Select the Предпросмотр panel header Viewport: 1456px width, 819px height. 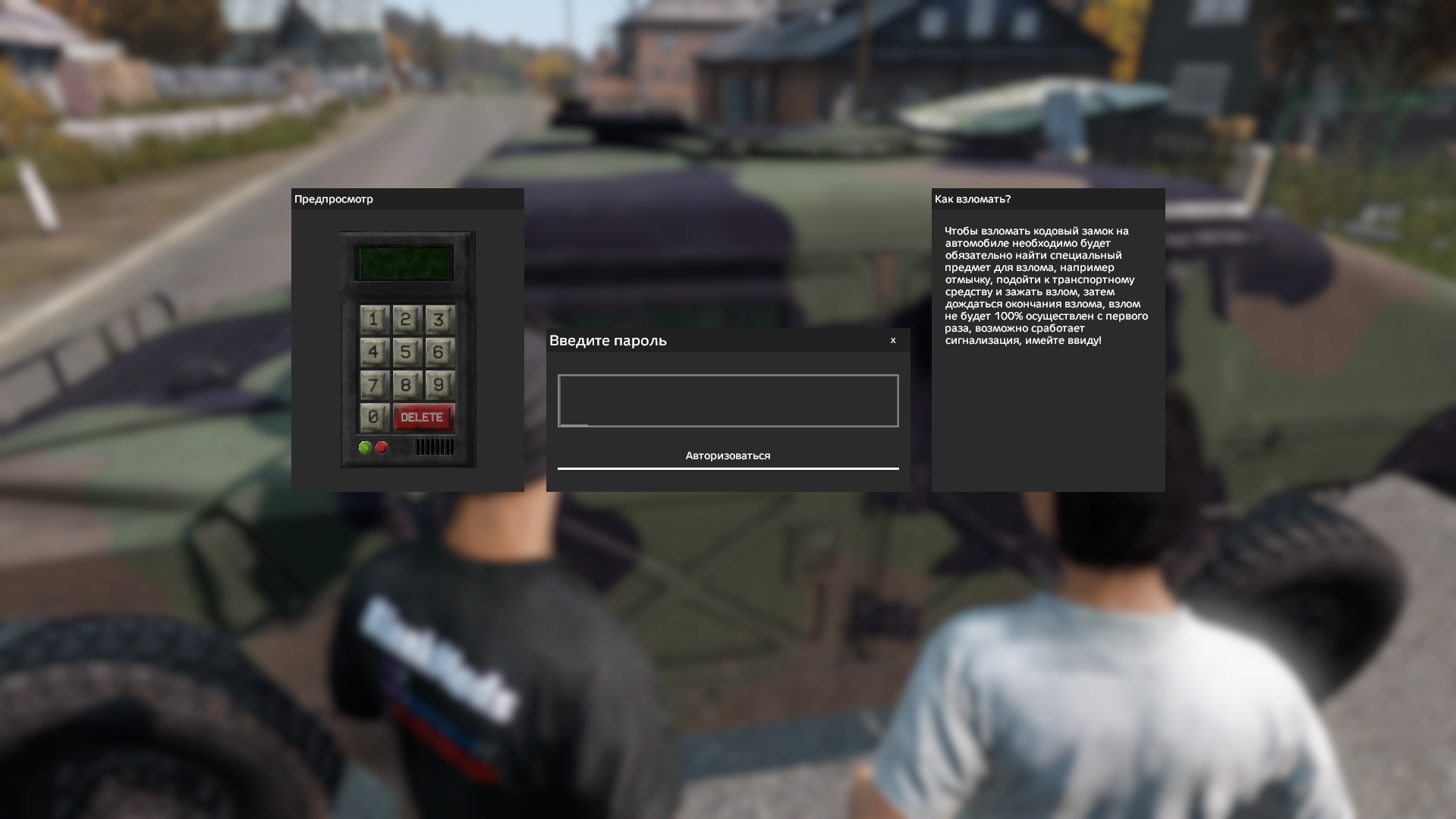click(x=333, y=199)
